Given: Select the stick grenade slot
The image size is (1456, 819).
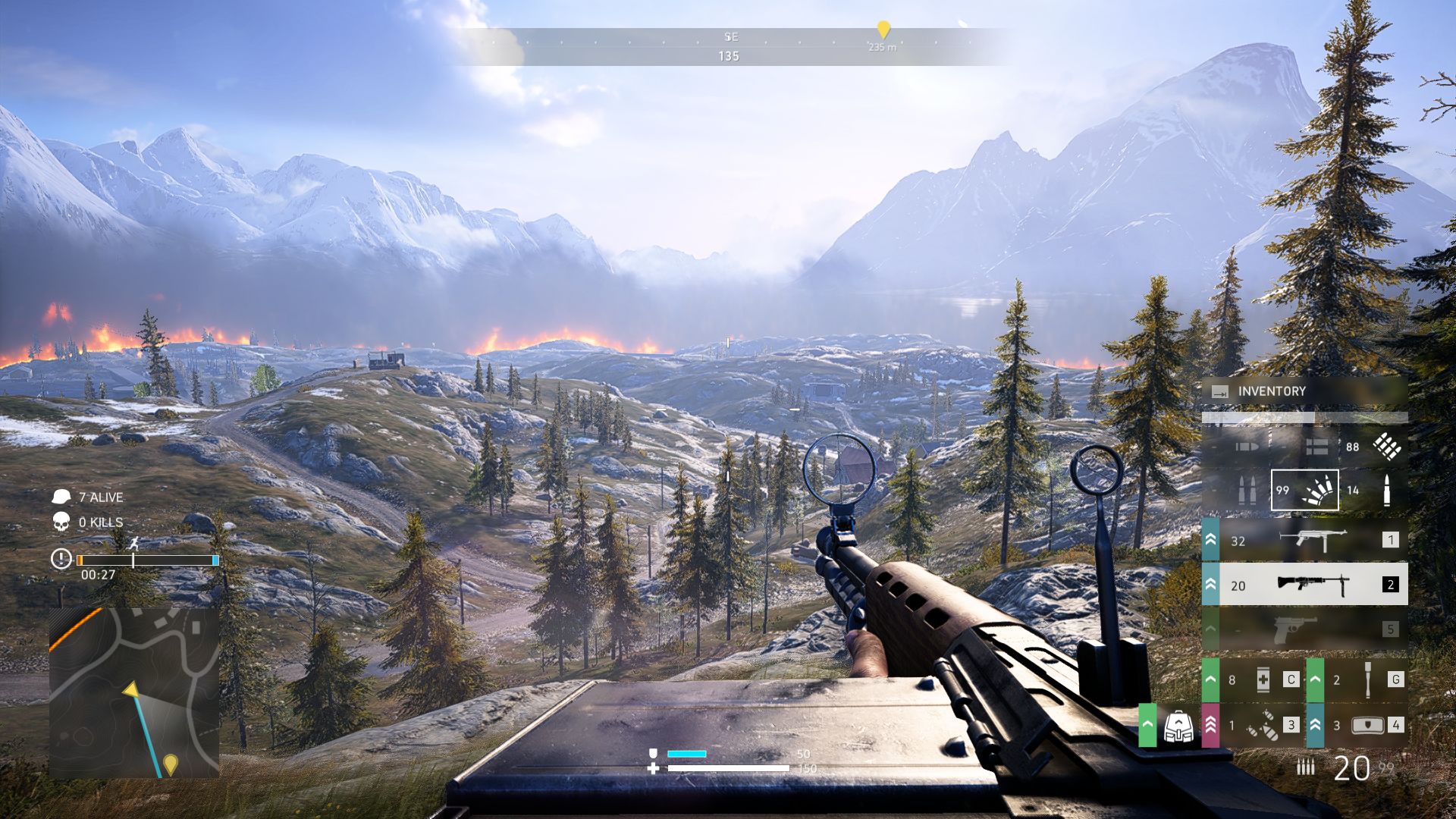Looking at the screenshot, I should [1367, 679].
